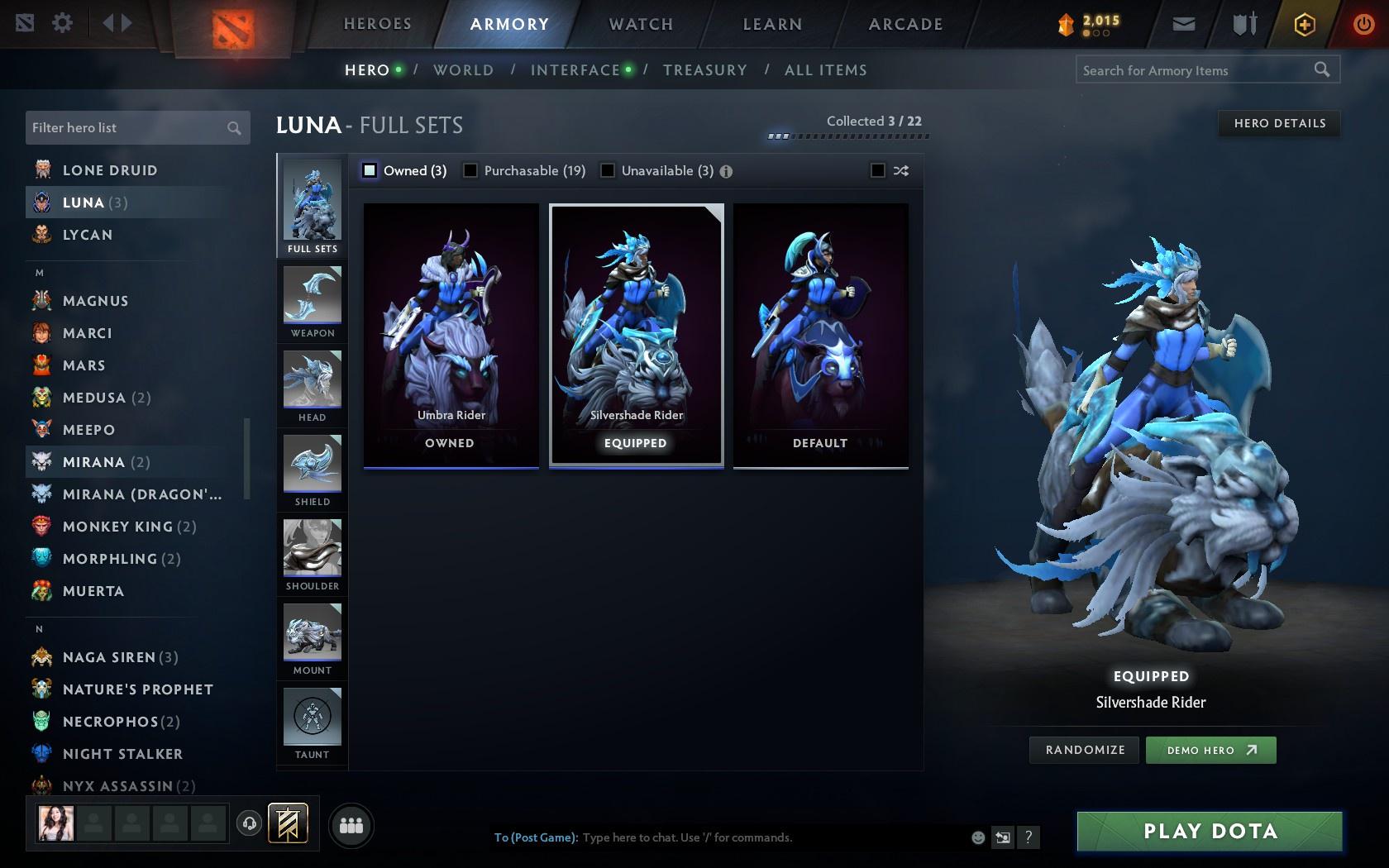Uncheck the Owned (3) filter
Image resolution: width=1389 pixels, height=868 pixels.
[369, 170]
